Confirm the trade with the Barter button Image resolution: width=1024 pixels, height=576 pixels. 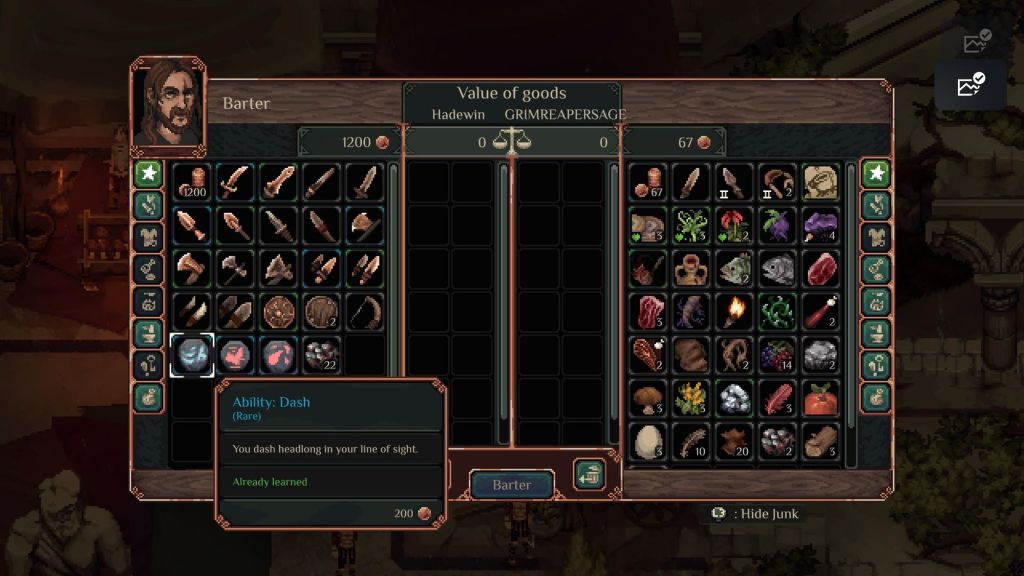pos(511,485)
